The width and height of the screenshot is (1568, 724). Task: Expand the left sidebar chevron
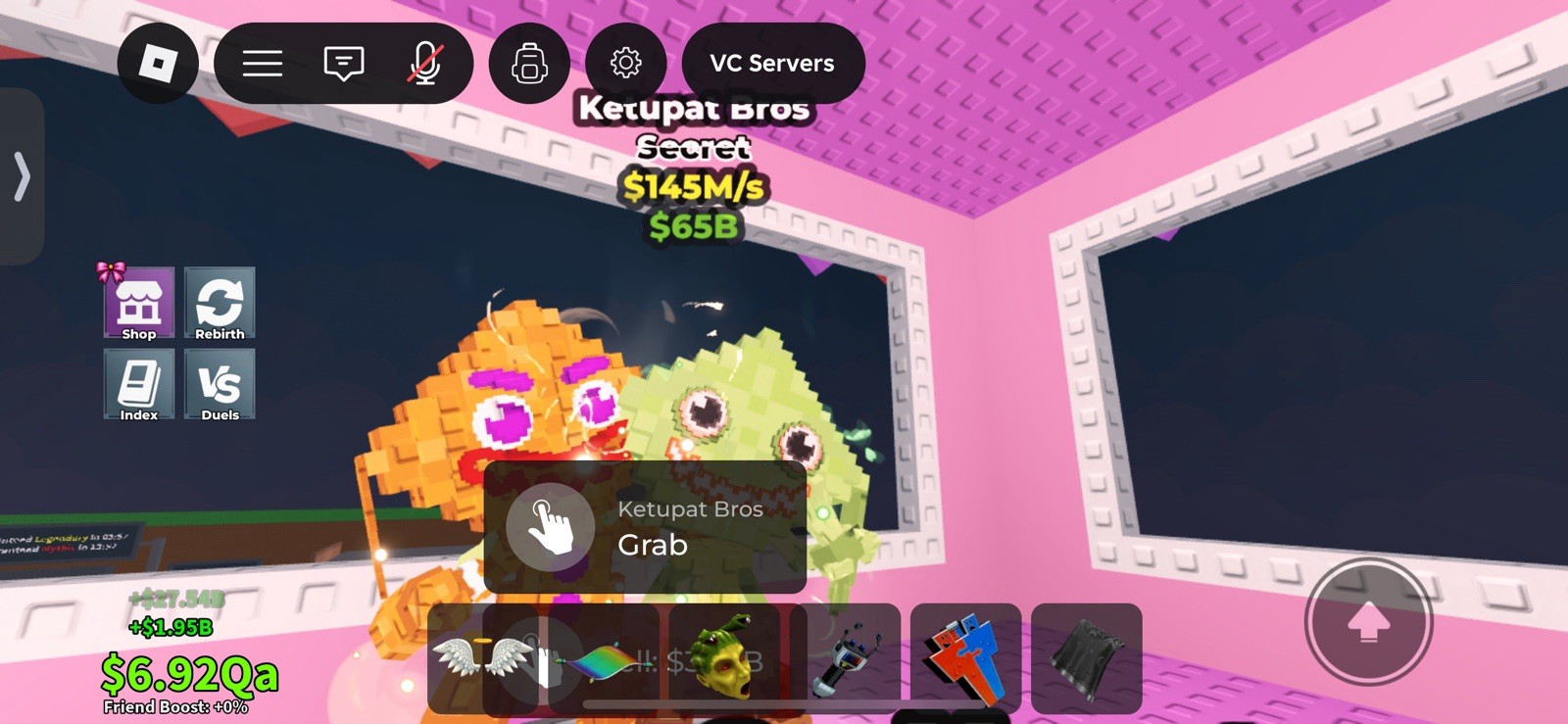22,178
